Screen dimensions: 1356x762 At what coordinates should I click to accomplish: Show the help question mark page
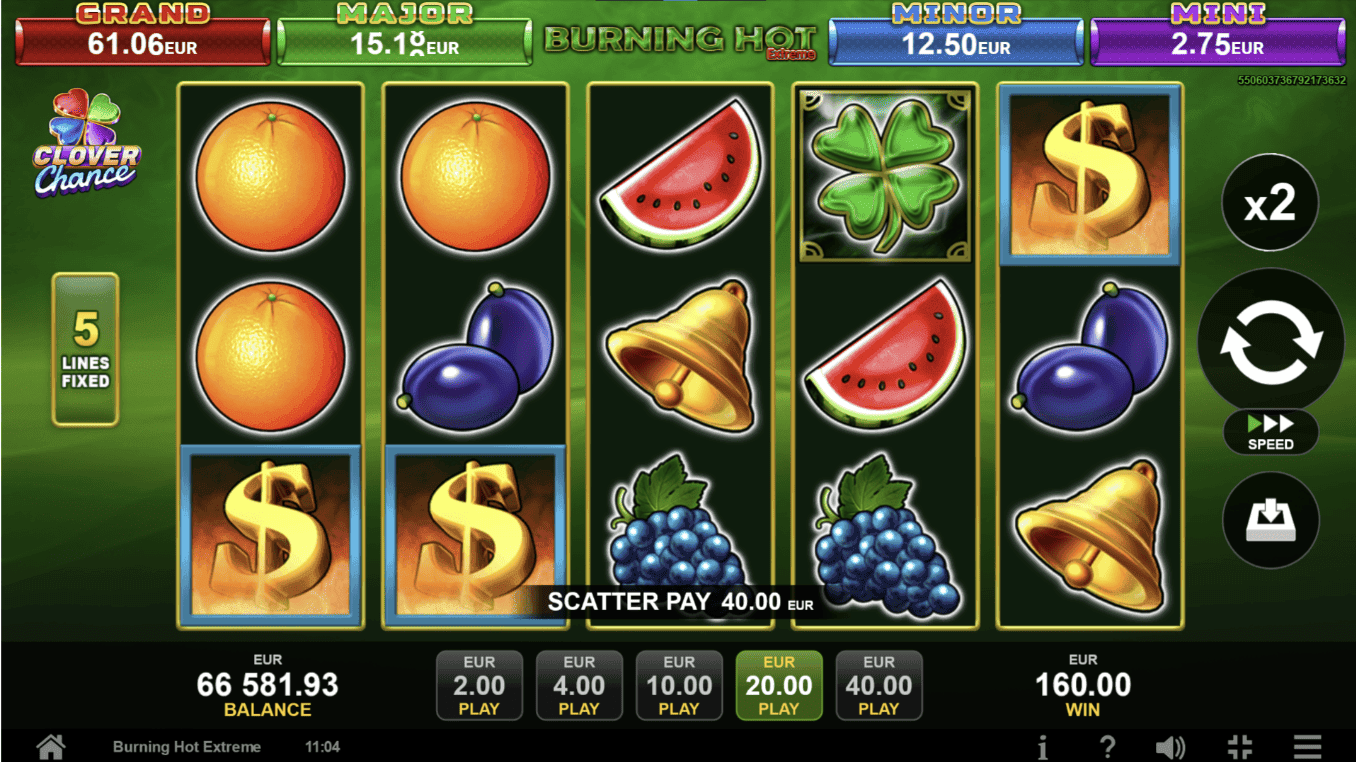click(x=1107, y=746)
